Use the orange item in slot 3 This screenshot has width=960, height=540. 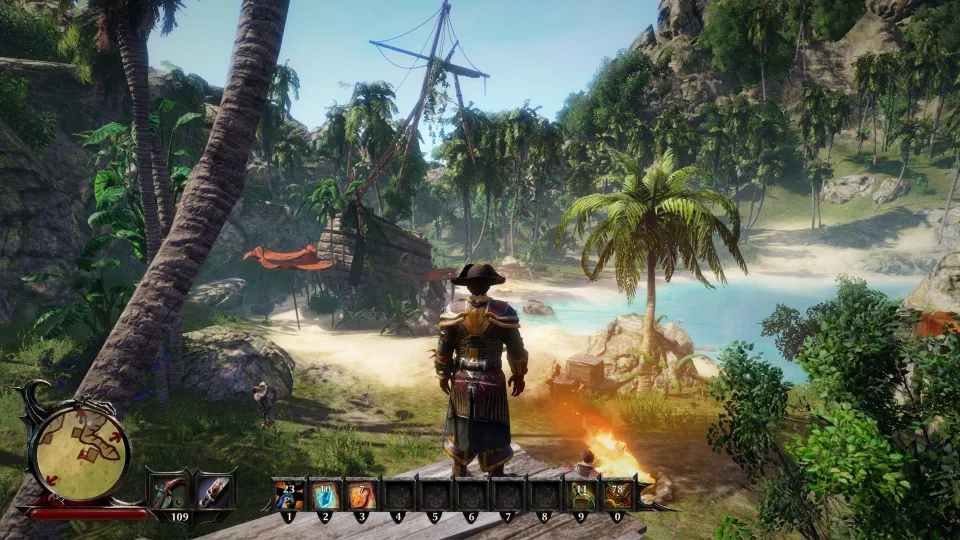click(361, 494)
